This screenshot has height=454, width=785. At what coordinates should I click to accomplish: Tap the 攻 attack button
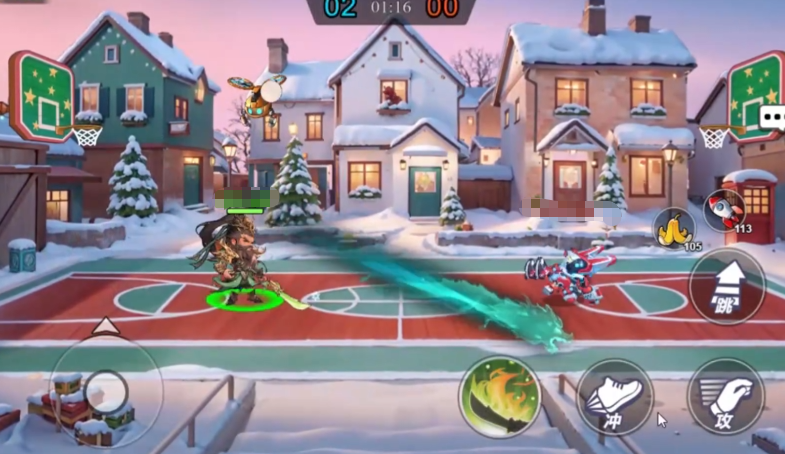point(725,397)
